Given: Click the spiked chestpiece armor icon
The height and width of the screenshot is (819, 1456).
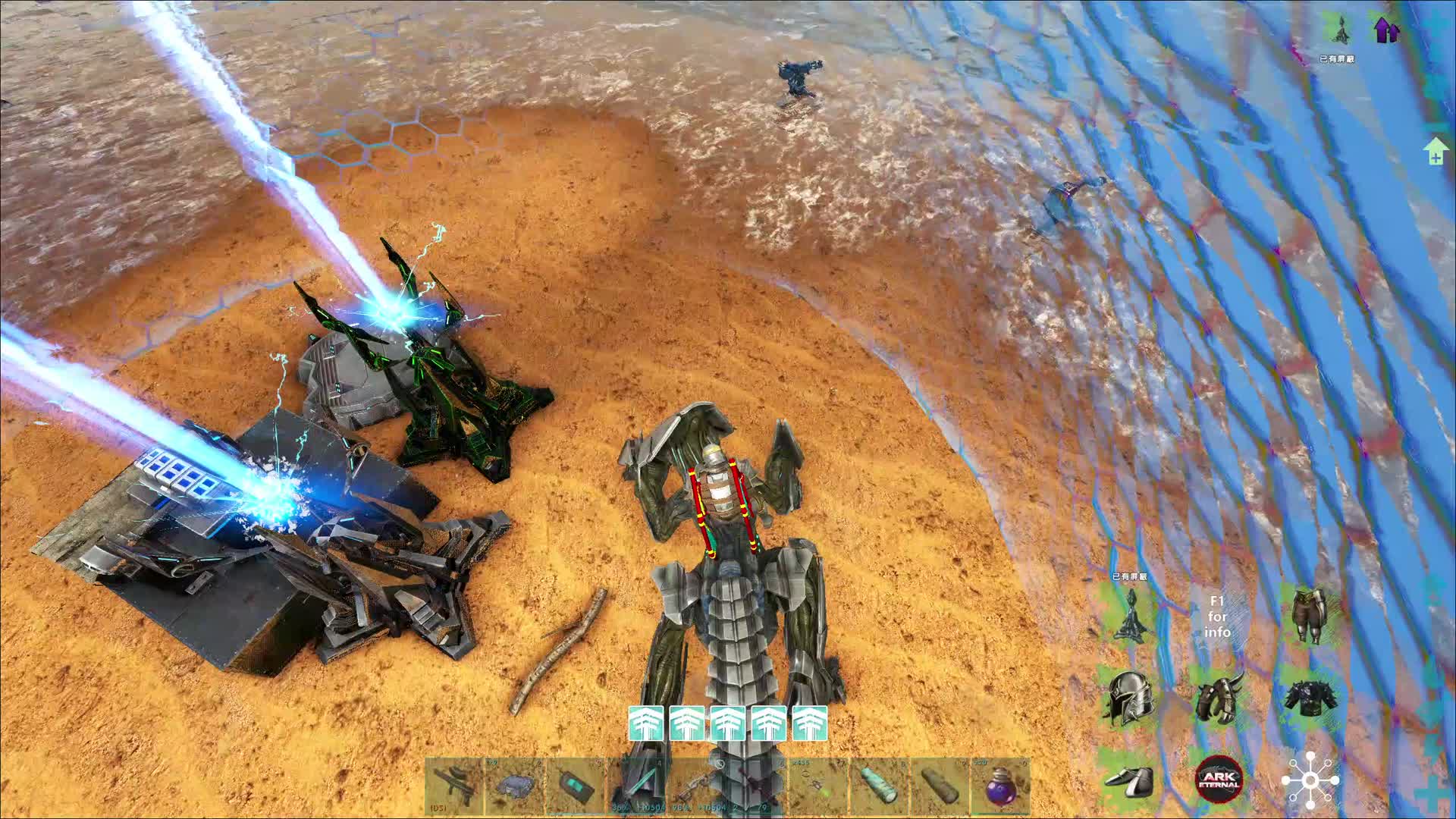Looking at the screenshot, I should 1309,698.
